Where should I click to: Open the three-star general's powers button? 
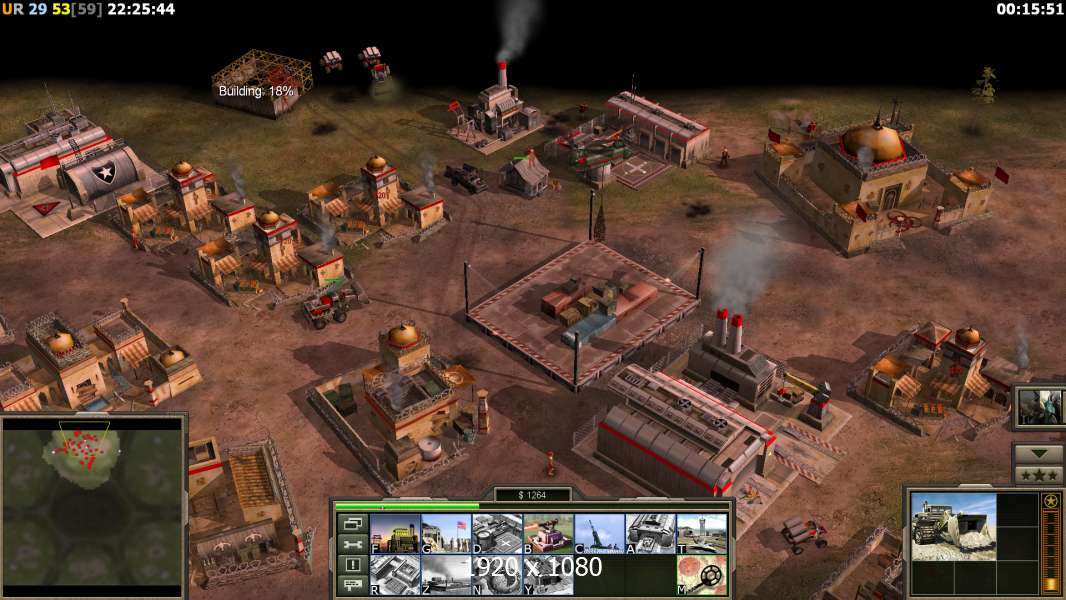click(x=1038, y=475)
